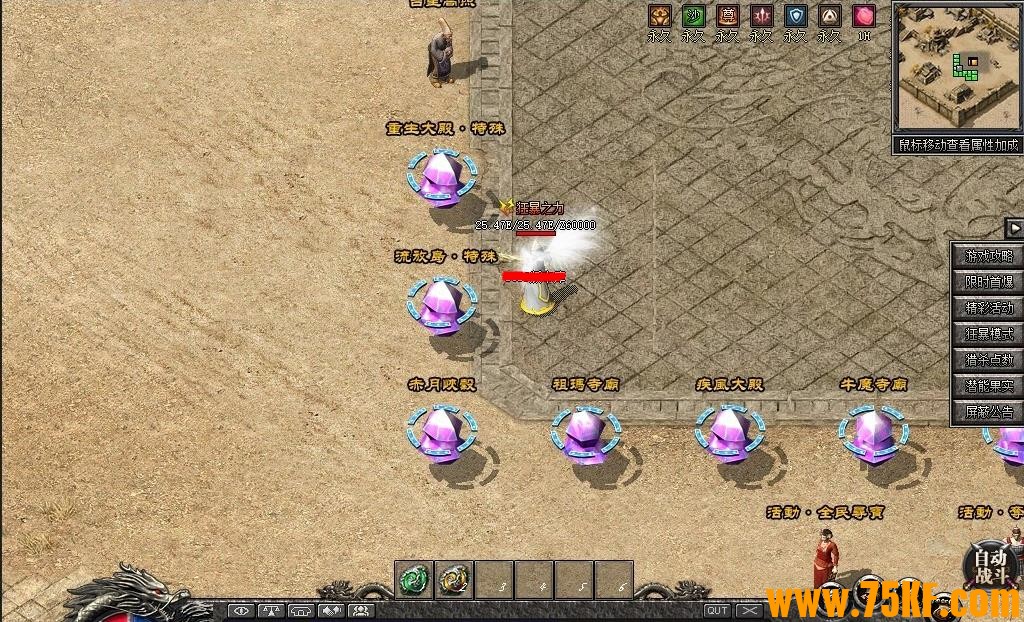Viewport: 1024px width, 622px height.
Task: Select the green 沙 buff icon
Action: point(693,16)
